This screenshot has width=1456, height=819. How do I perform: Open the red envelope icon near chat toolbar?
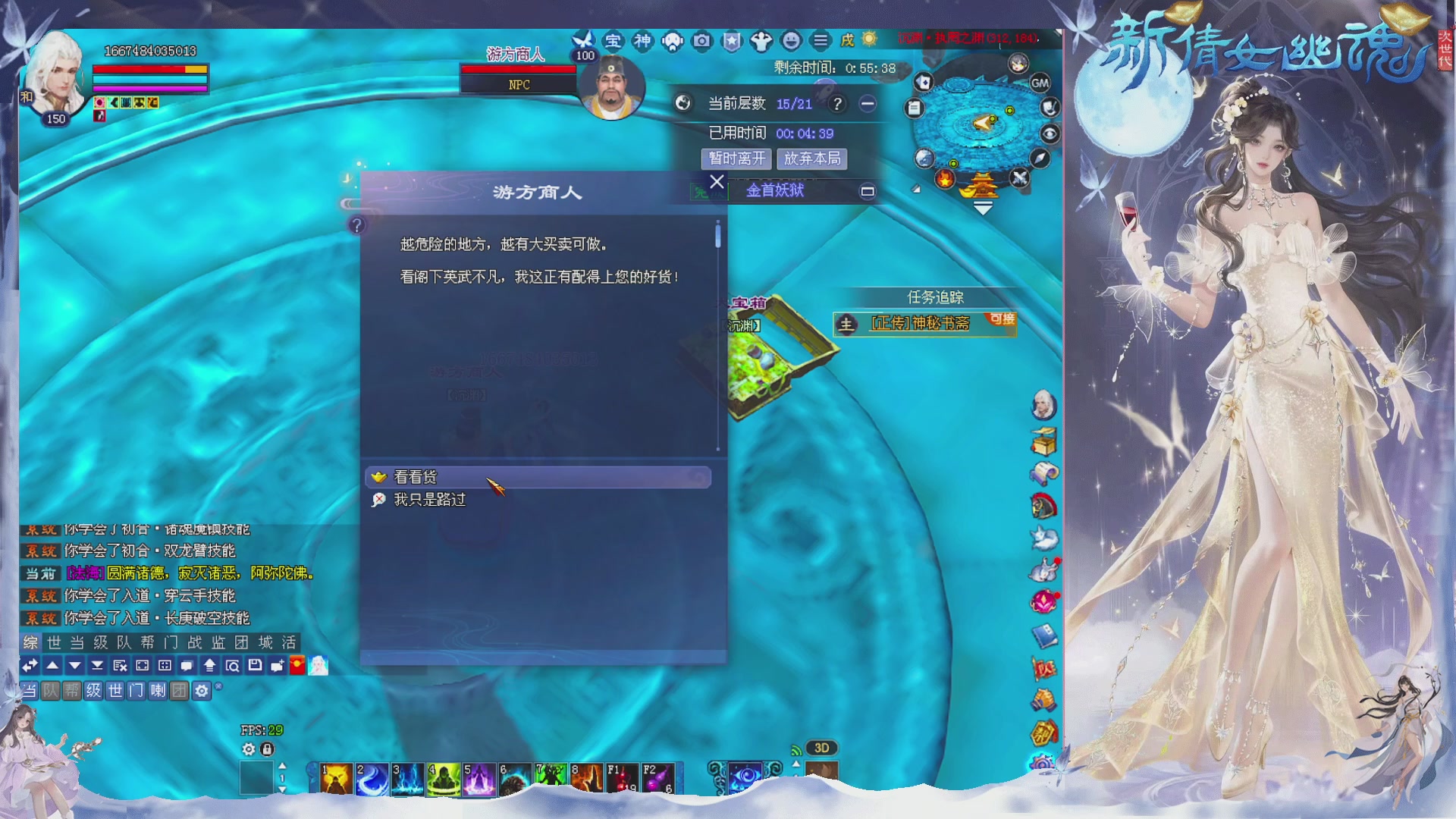coord(297,666)
